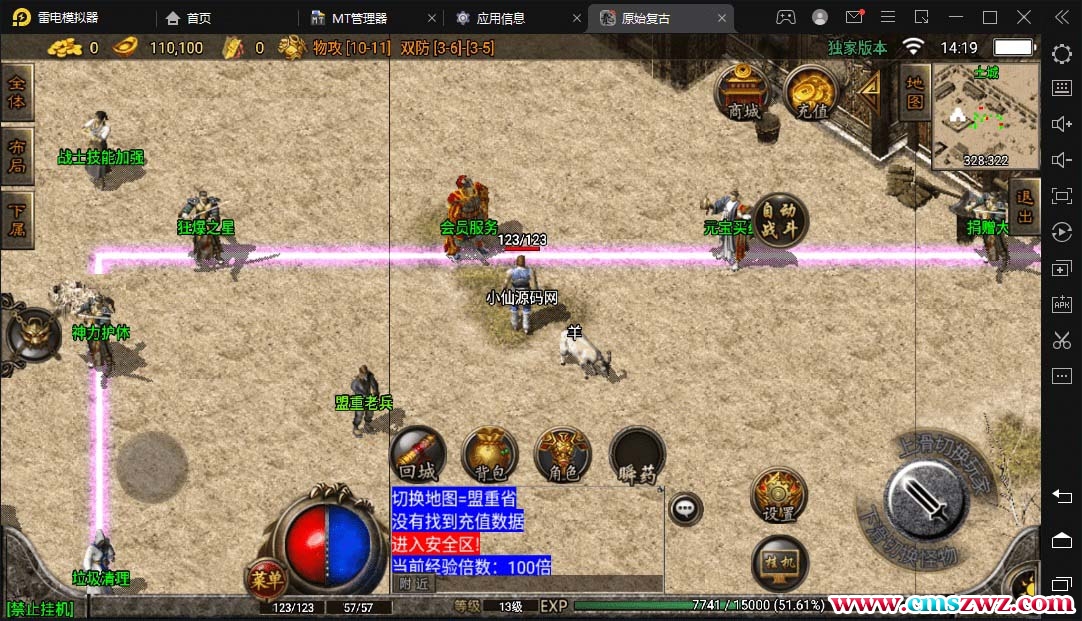
Task: Open the 商城 shop
Action: point(744,93)
